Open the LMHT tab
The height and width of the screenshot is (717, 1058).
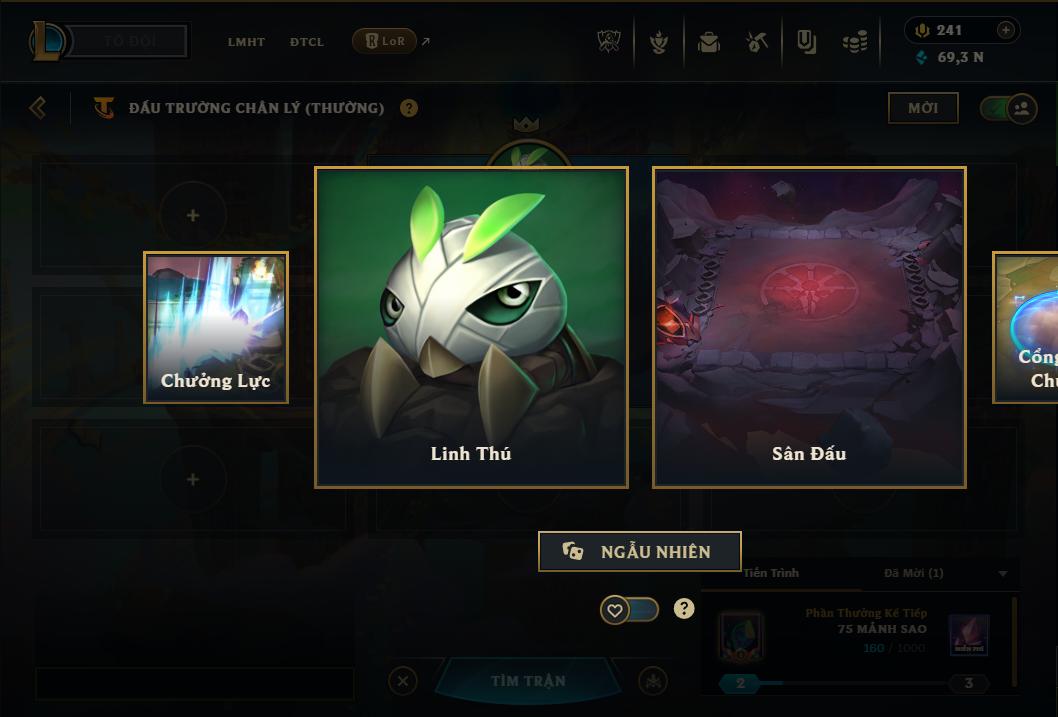click(246, 42)
